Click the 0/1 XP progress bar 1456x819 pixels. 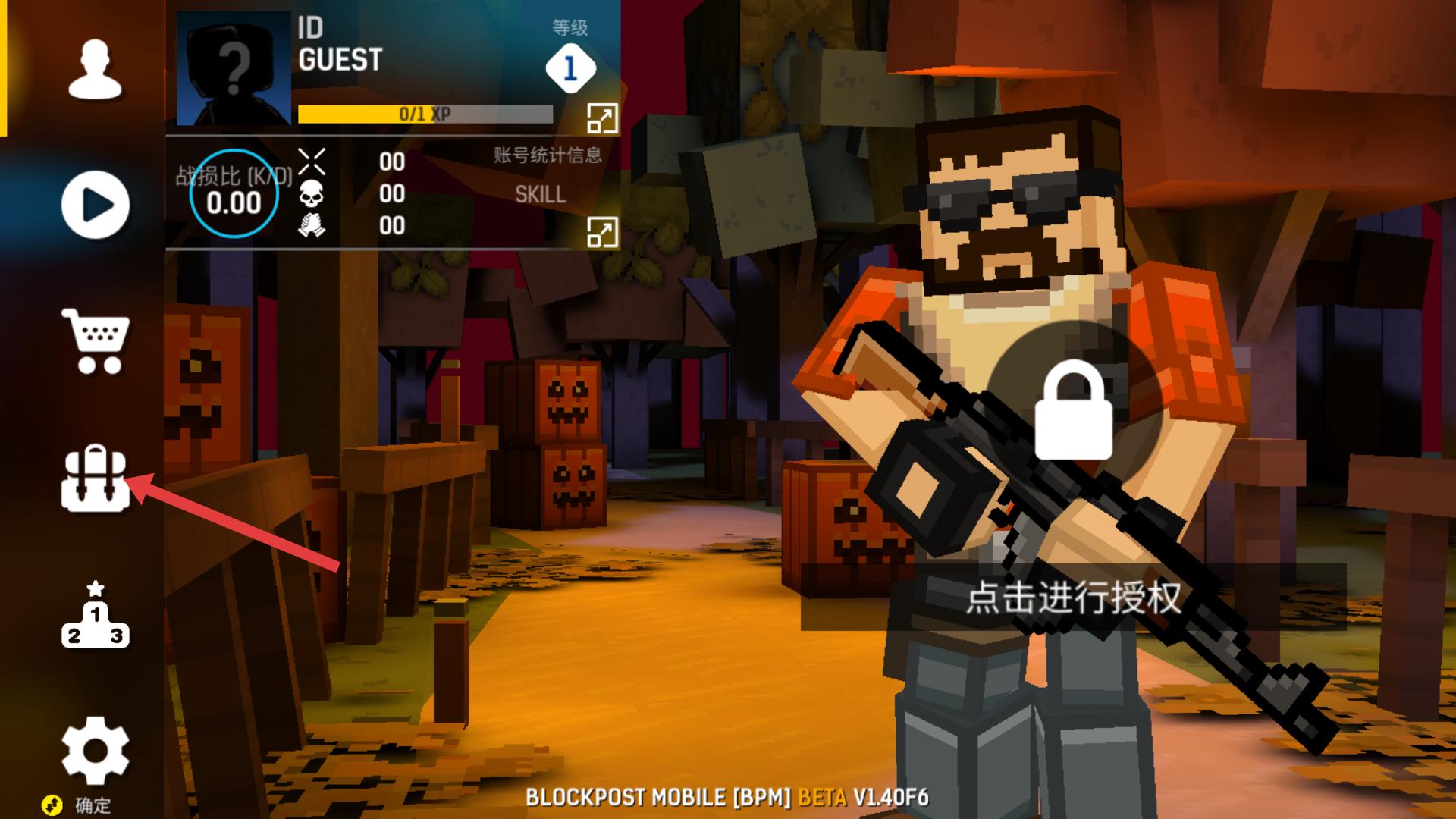pyautogui.click(x=425, y=112)
